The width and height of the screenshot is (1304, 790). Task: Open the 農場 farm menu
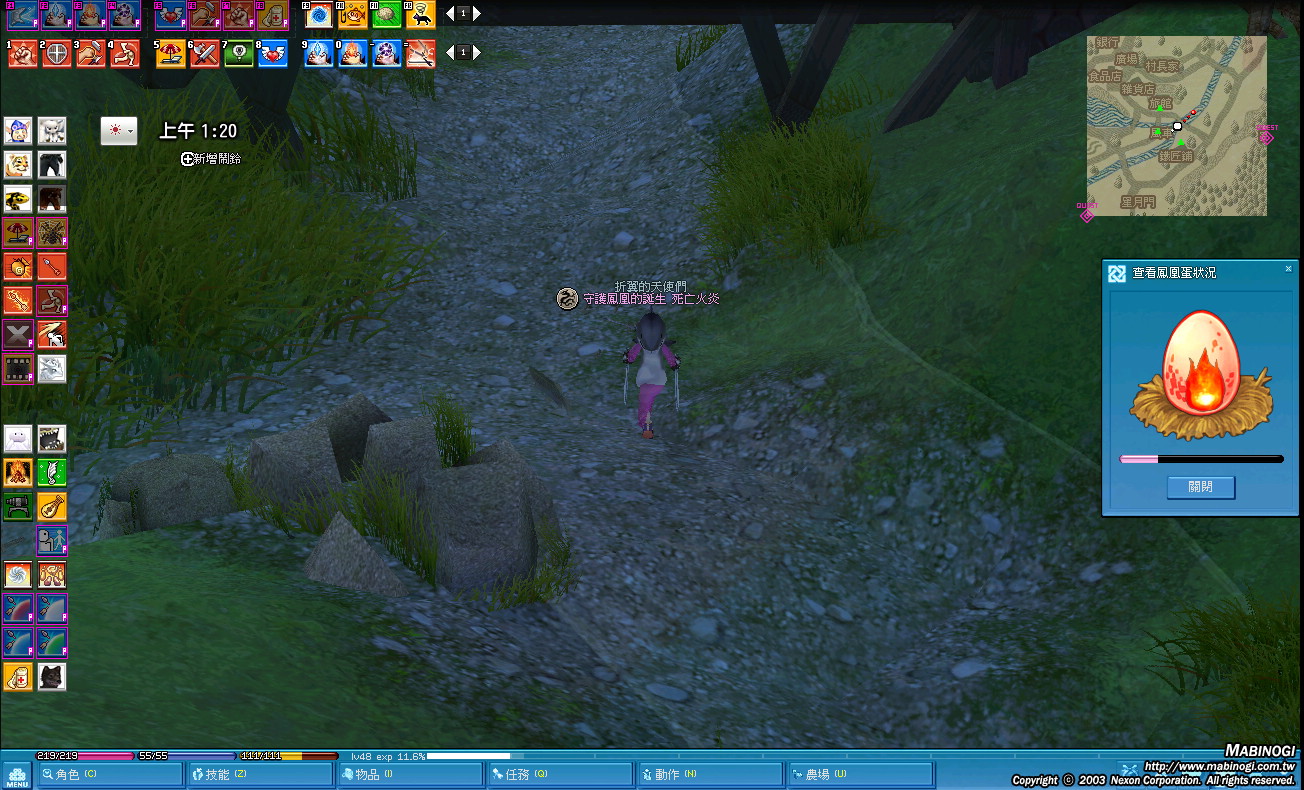coord(858,774)
